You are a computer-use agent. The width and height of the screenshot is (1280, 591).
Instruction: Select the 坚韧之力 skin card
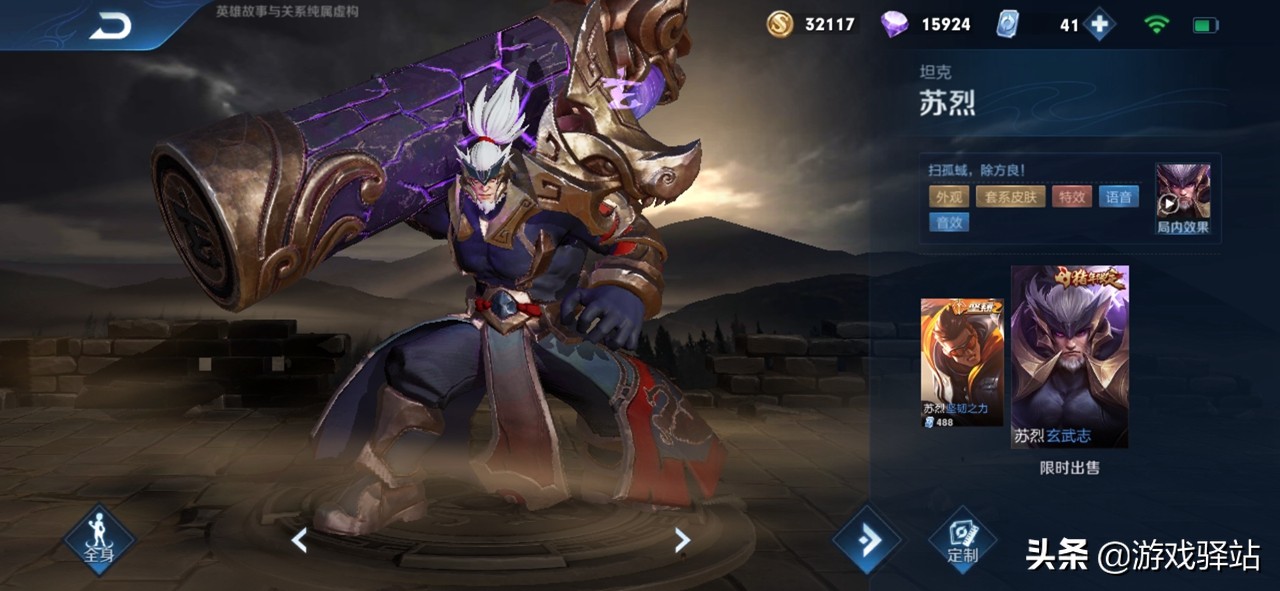[x=961, y=362]
